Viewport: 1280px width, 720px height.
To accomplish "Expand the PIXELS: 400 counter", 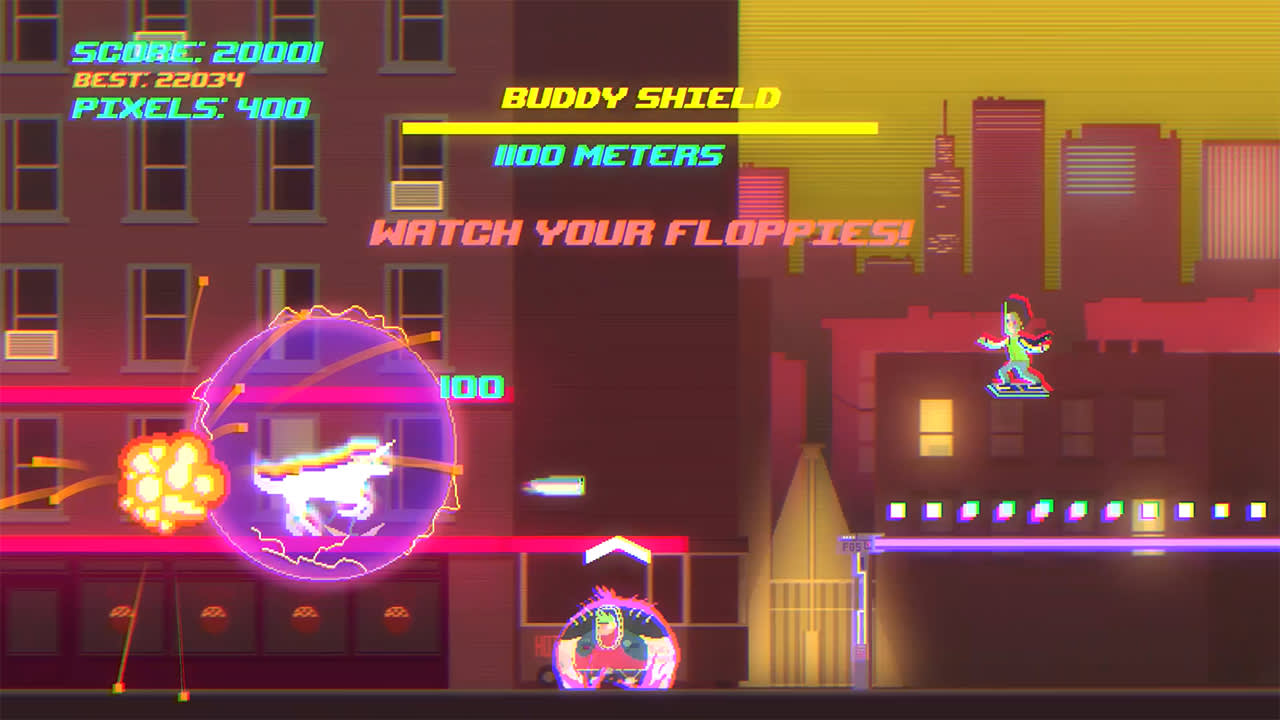I will click(x=186, y=107).
